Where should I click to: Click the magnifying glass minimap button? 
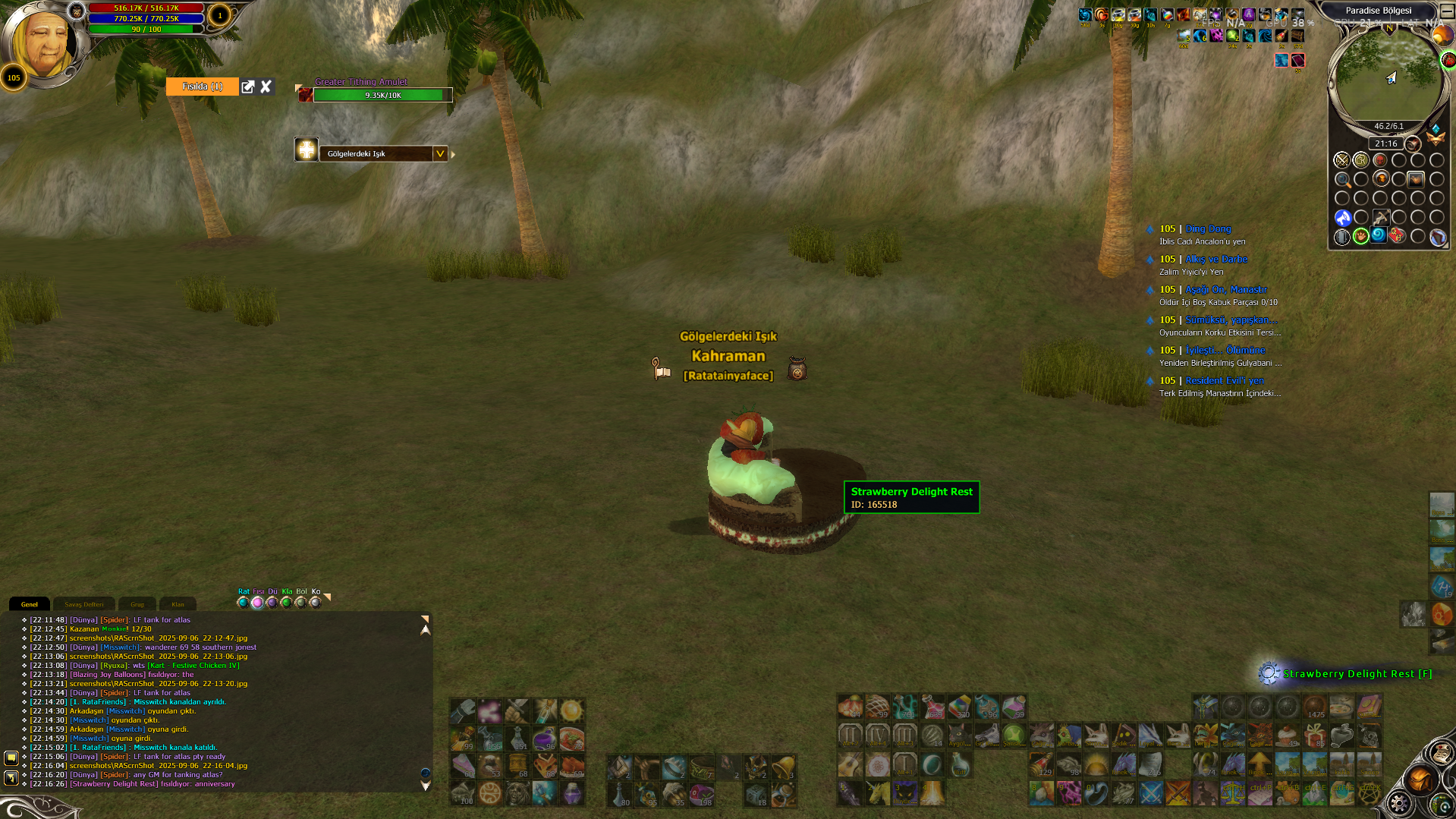tap(1342, 180)
